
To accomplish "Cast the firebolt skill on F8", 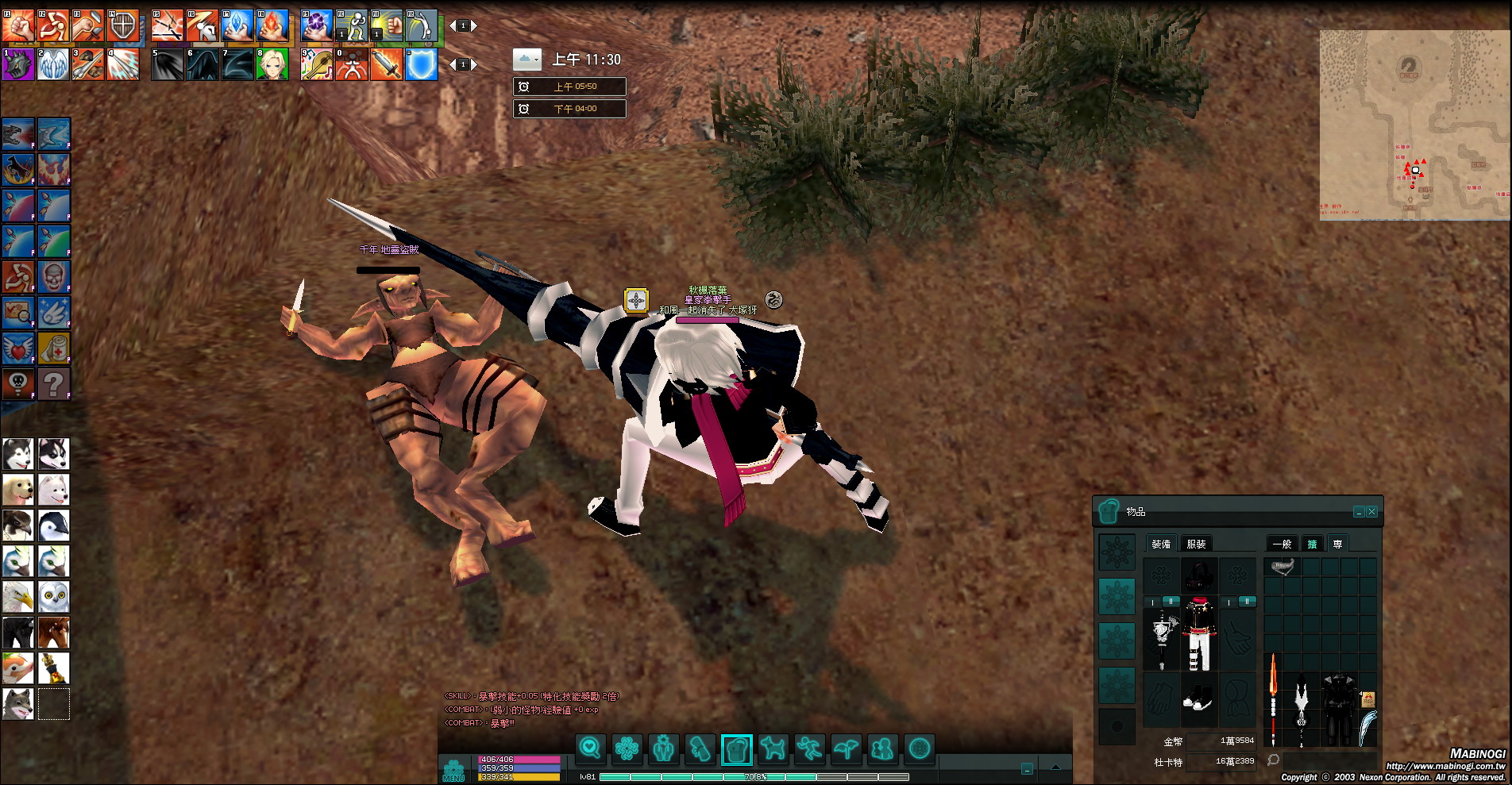I will click(272, 25).
